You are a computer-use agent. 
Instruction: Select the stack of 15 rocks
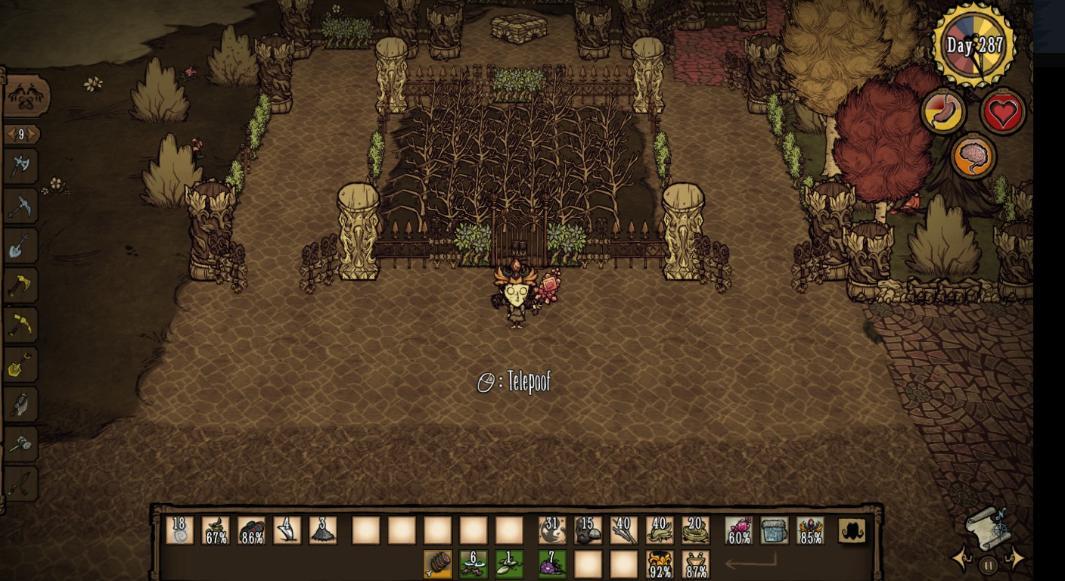(587, 530)
